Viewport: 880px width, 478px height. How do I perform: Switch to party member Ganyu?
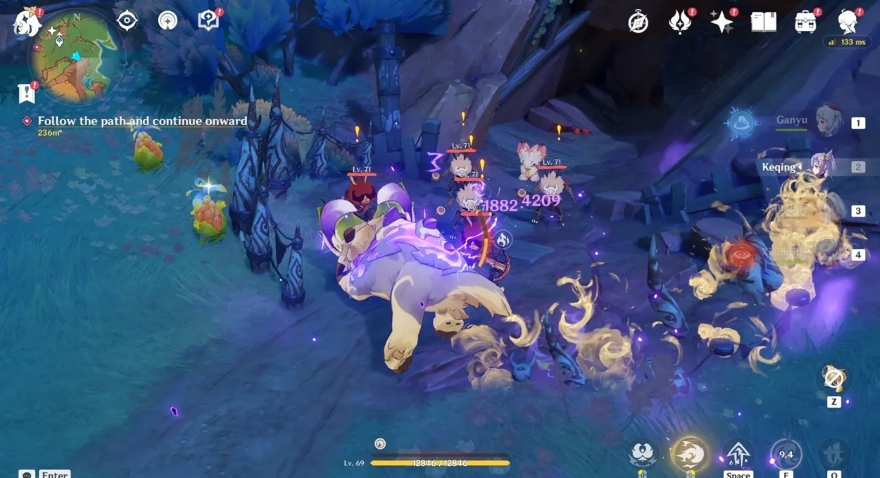(828, 122)
